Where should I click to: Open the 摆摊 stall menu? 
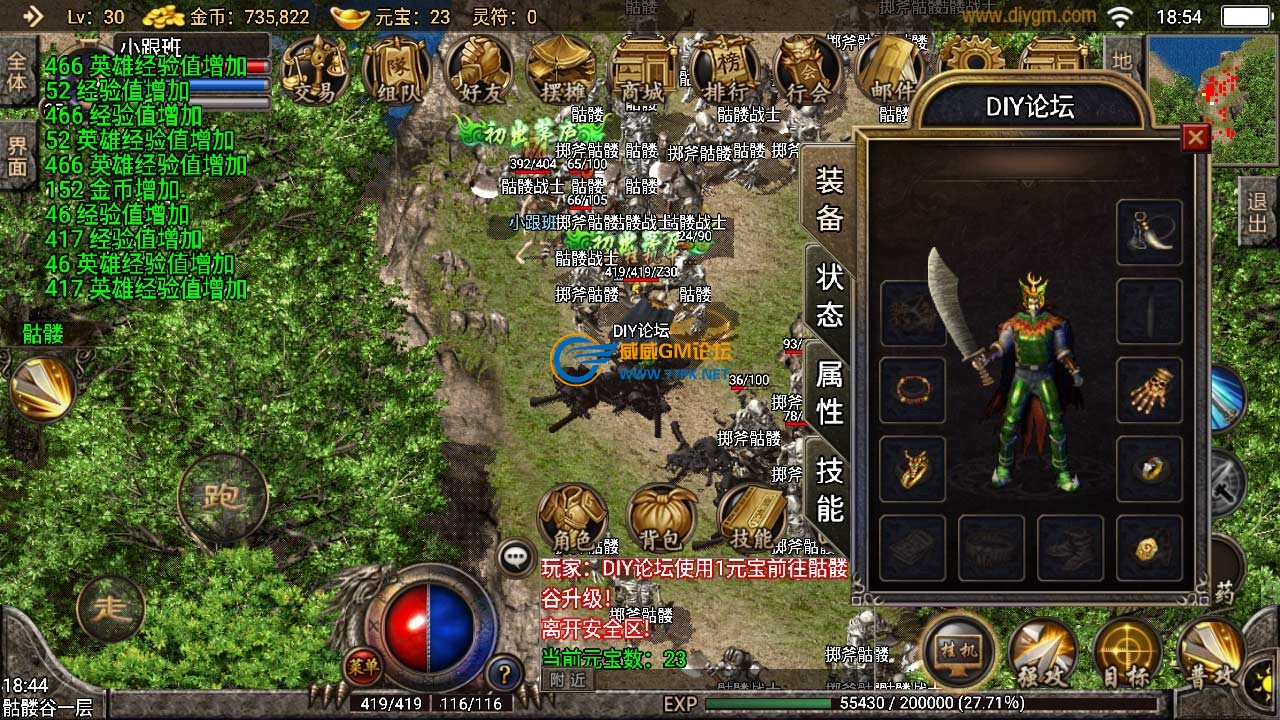tap(561, 70)
